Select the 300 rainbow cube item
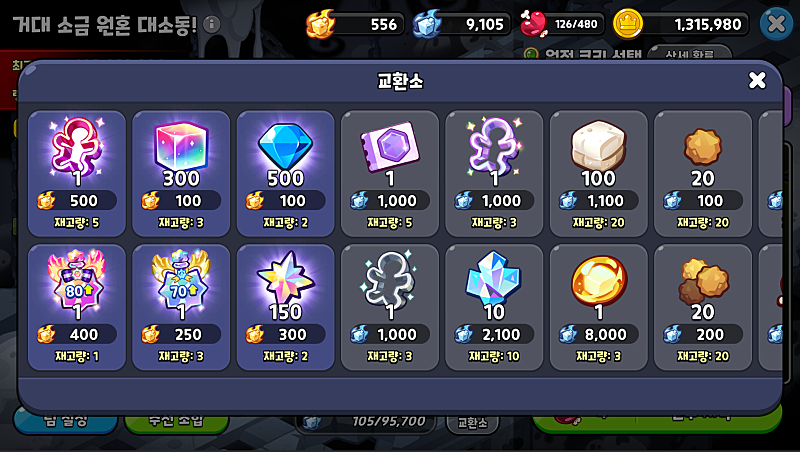The image size is (800, 452). click(x=181, y=172)
